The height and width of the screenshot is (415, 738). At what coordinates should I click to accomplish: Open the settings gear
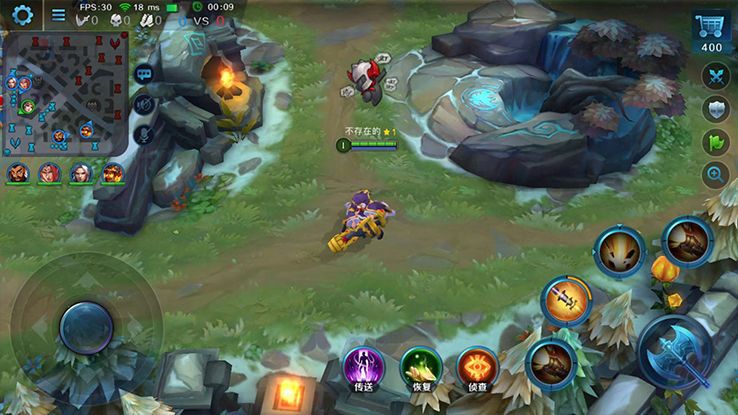[x=22, y=15]
